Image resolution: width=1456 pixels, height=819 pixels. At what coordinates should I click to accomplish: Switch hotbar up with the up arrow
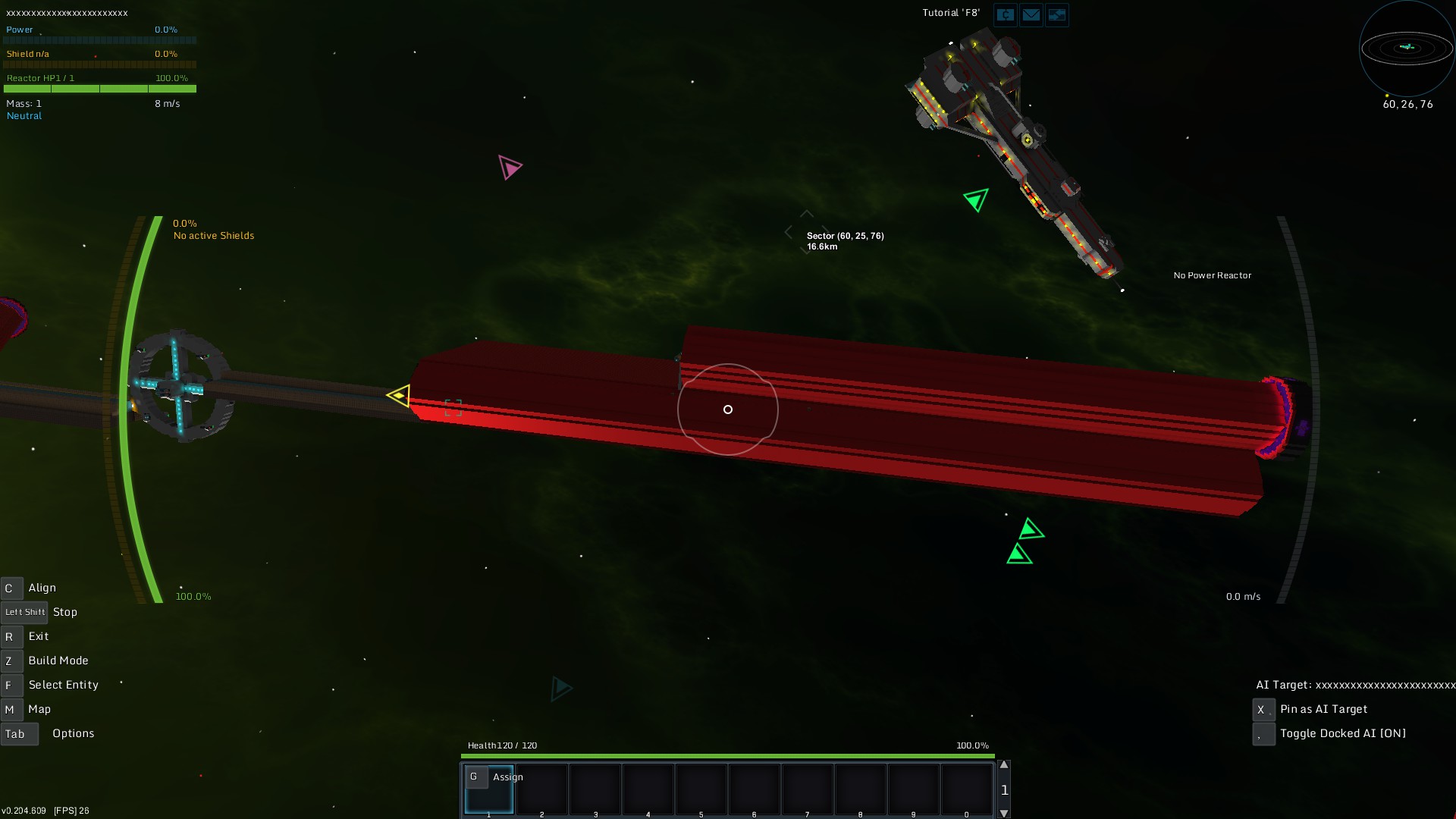[1004, 765]
